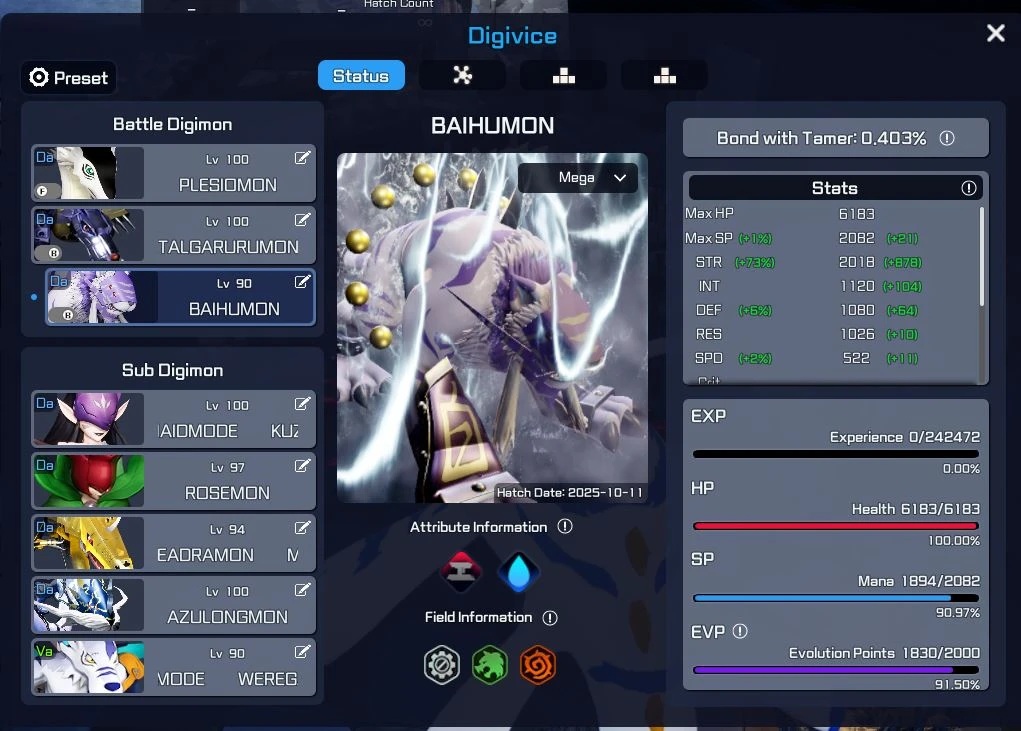This screenshot has height=731, width=1021.
Task: Edit Rosemon's nickname with pencil icon
Action: pos(302,466)
